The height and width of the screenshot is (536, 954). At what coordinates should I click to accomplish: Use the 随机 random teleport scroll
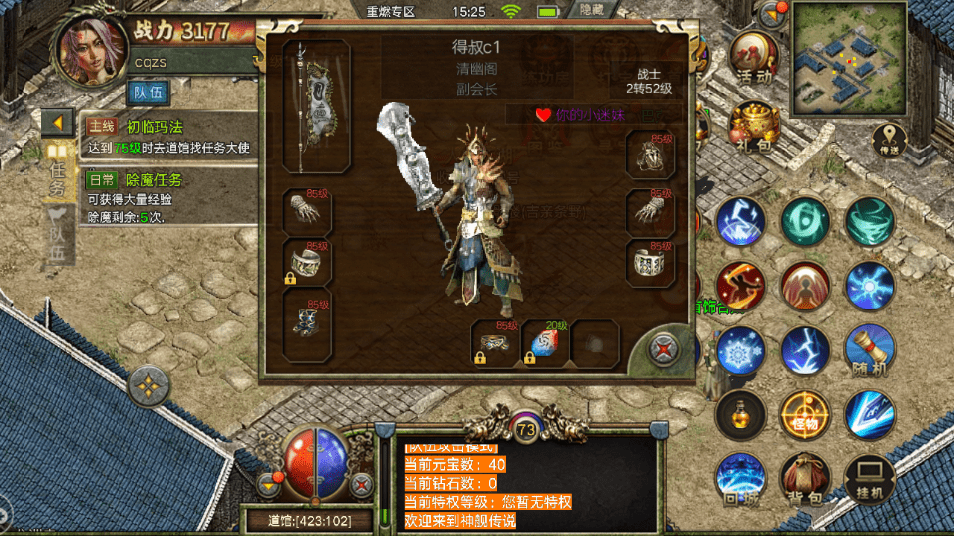869,350
